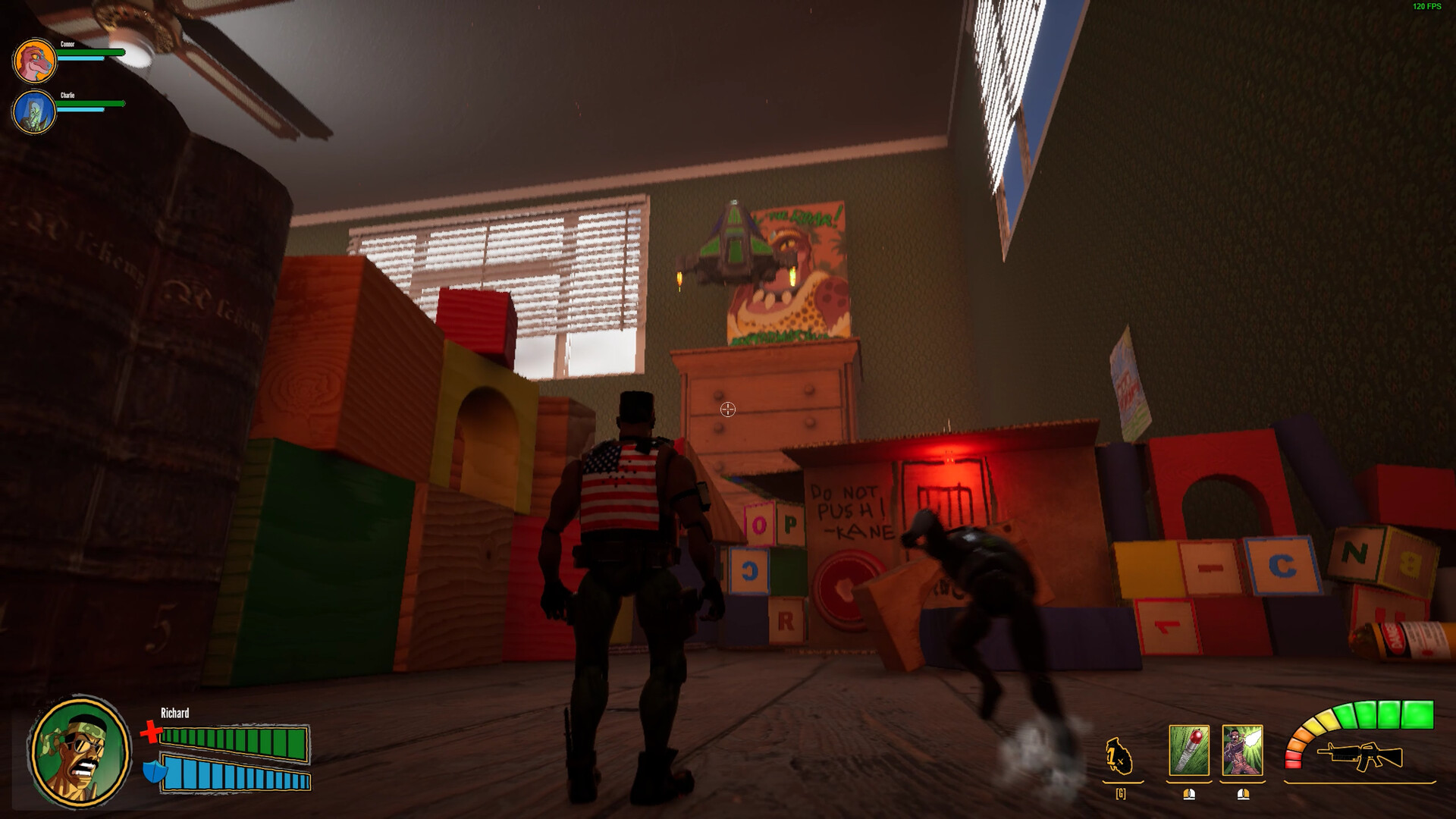1456x819 pixels.
Task: Select the firecracker item card
Action: click(x=1188, y=750)
